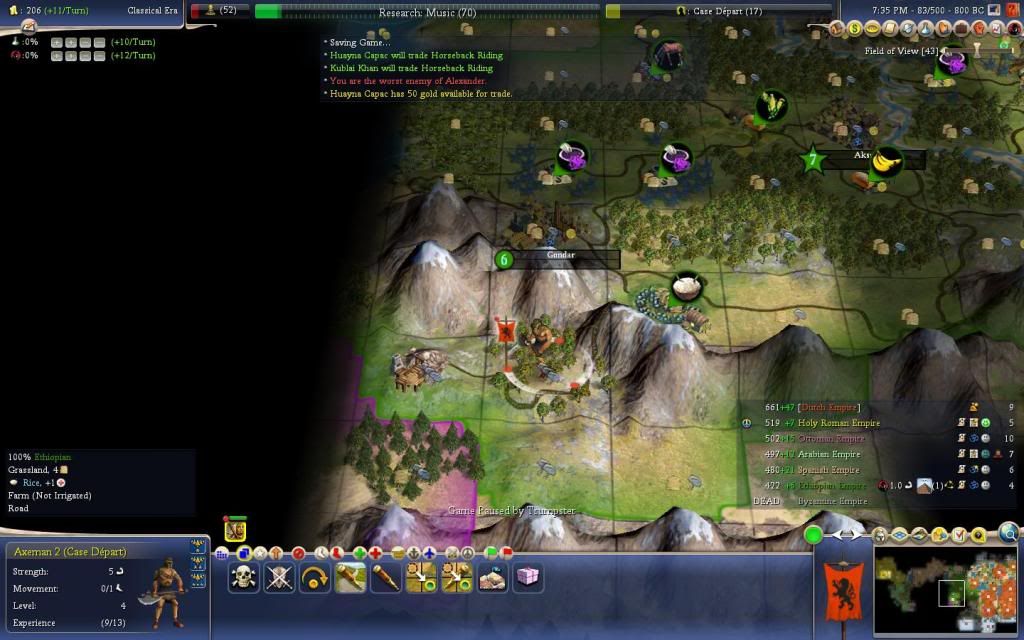The width and height of the screenshot is (1024, 640).
Task: Select the Holy Roman Empire scoreboard row
Action: [822, 423]
